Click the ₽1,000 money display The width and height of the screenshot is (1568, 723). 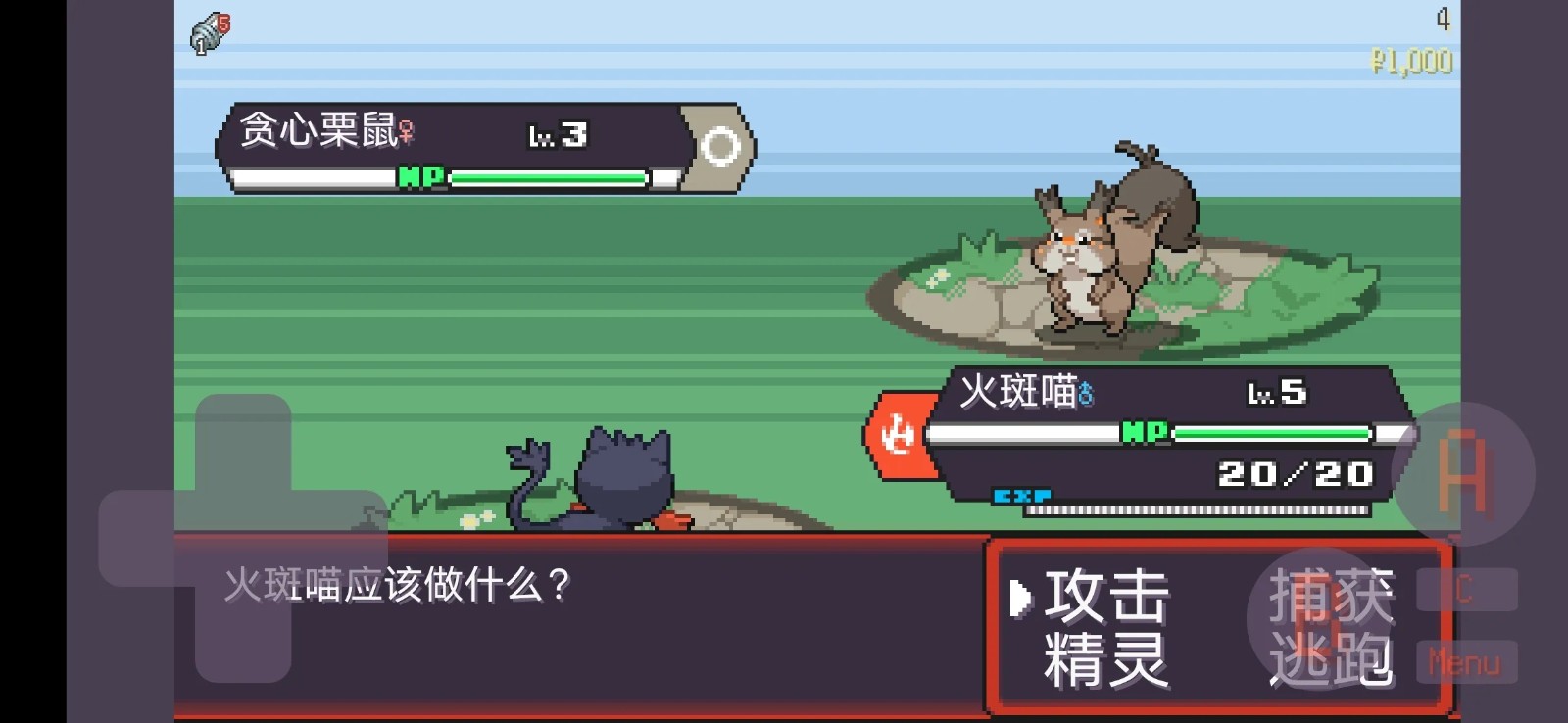point(1413,61)
